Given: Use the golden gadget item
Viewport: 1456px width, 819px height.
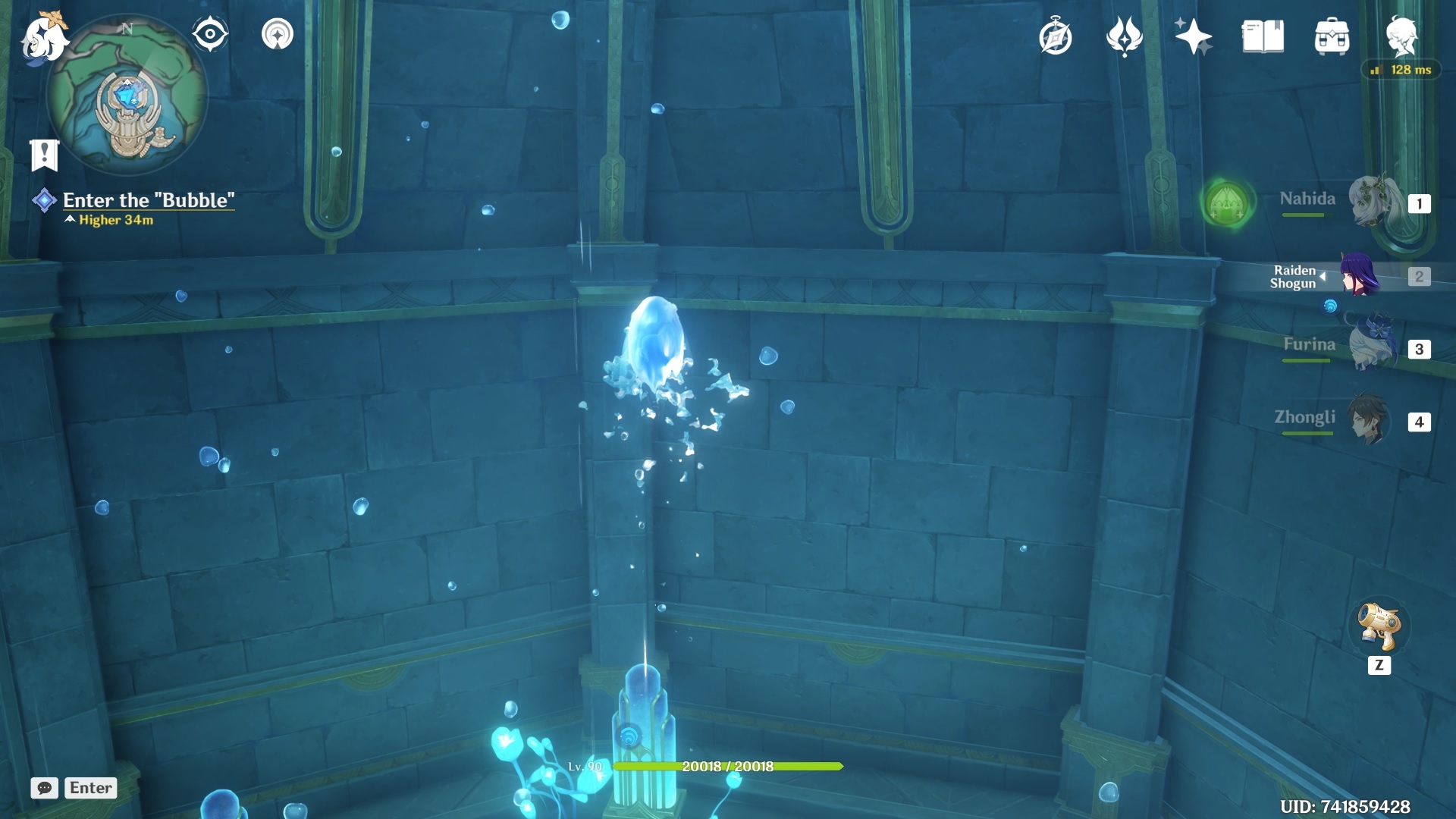Looking at the screenshot, I should click(x=1379, y=627).
